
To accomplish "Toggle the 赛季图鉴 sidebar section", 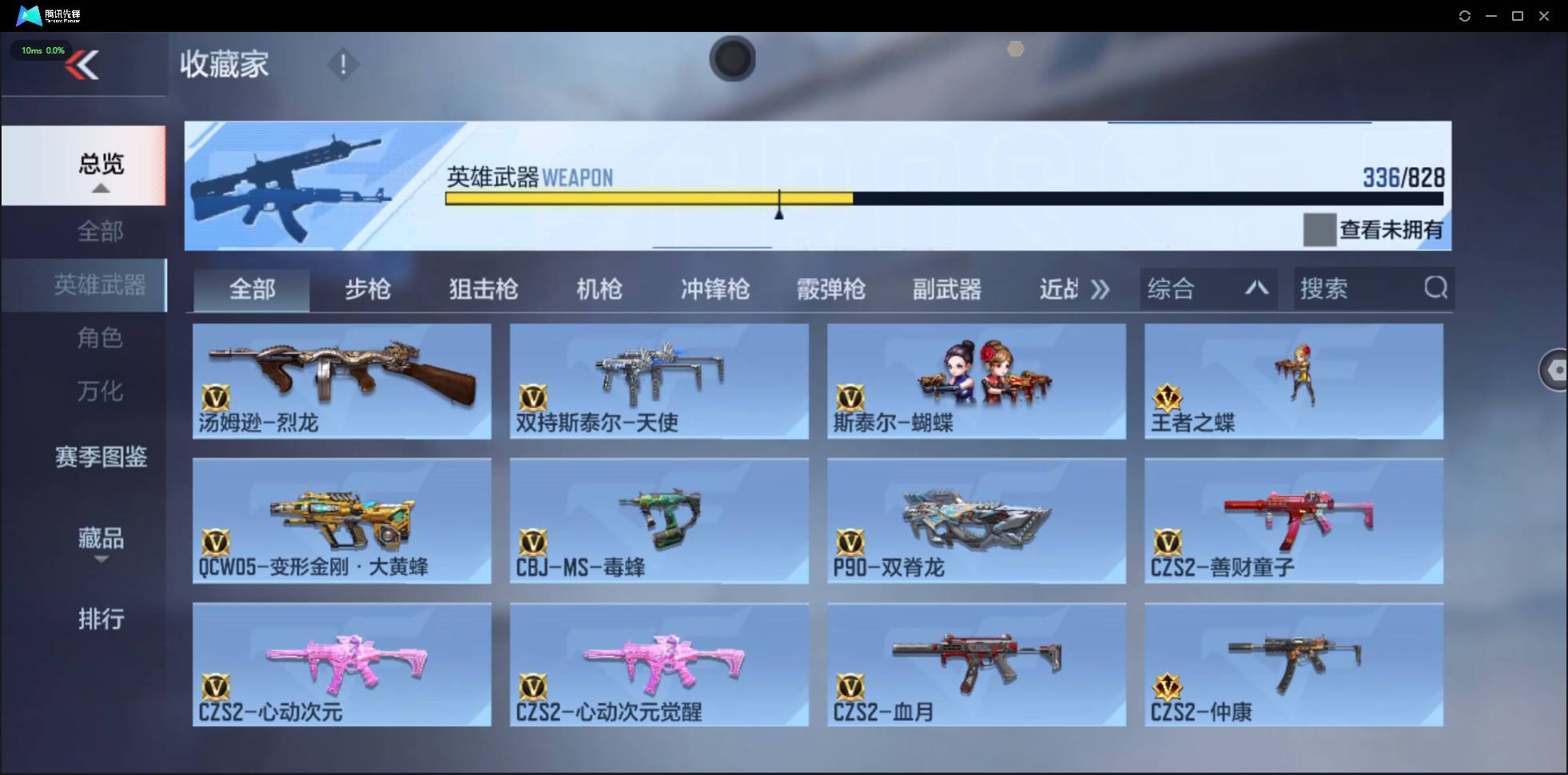I will pos(101,457).
